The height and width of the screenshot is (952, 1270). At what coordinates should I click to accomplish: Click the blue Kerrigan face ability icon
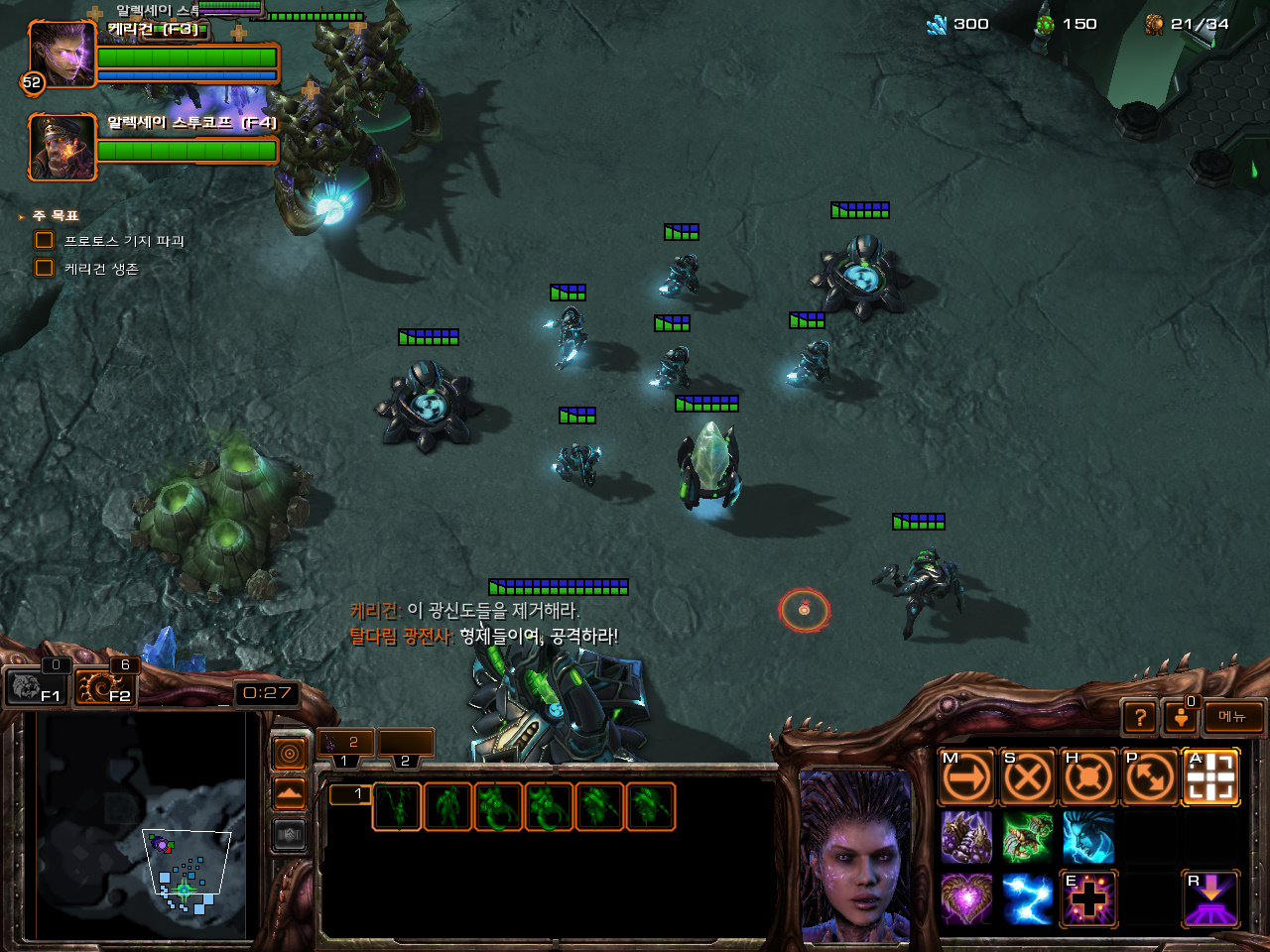tap(1088, 838)
